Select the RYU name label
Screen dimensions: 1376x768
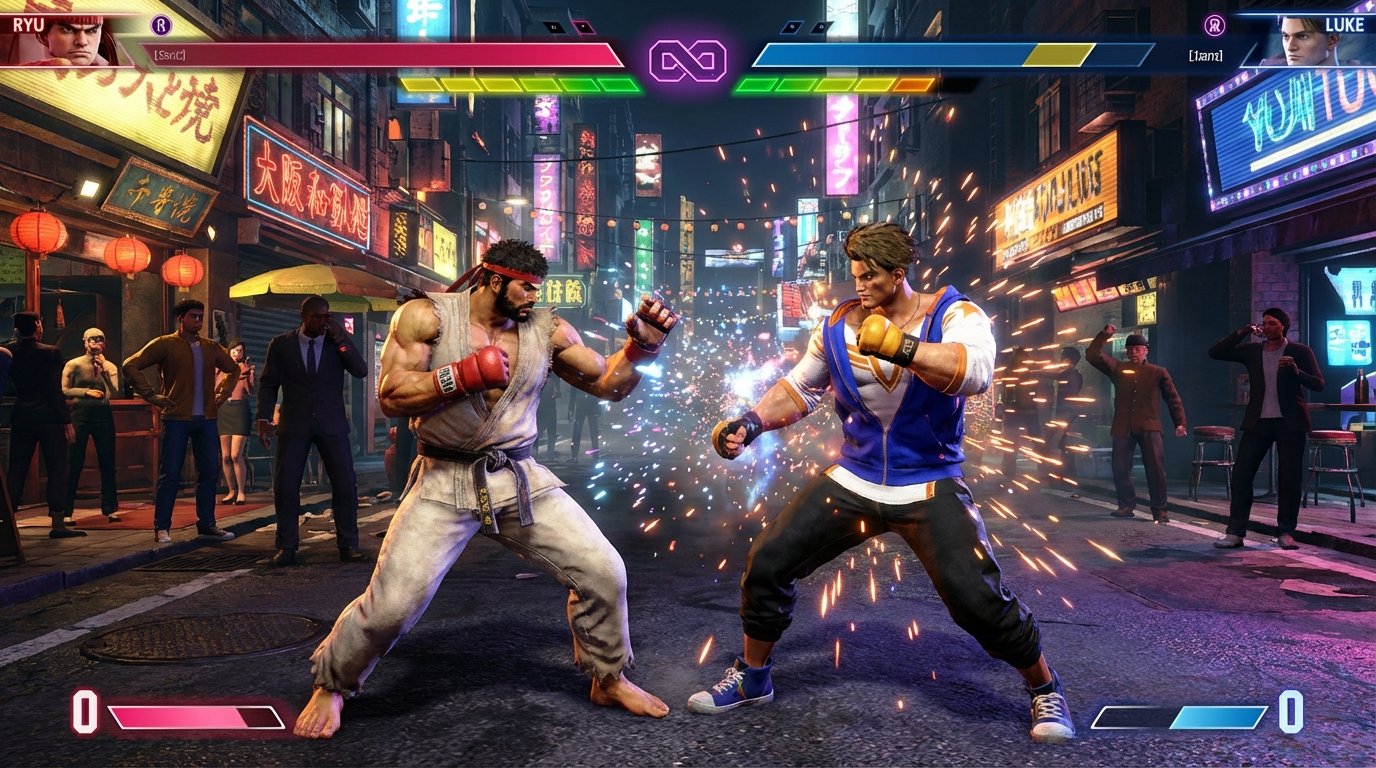pos(28,22)
